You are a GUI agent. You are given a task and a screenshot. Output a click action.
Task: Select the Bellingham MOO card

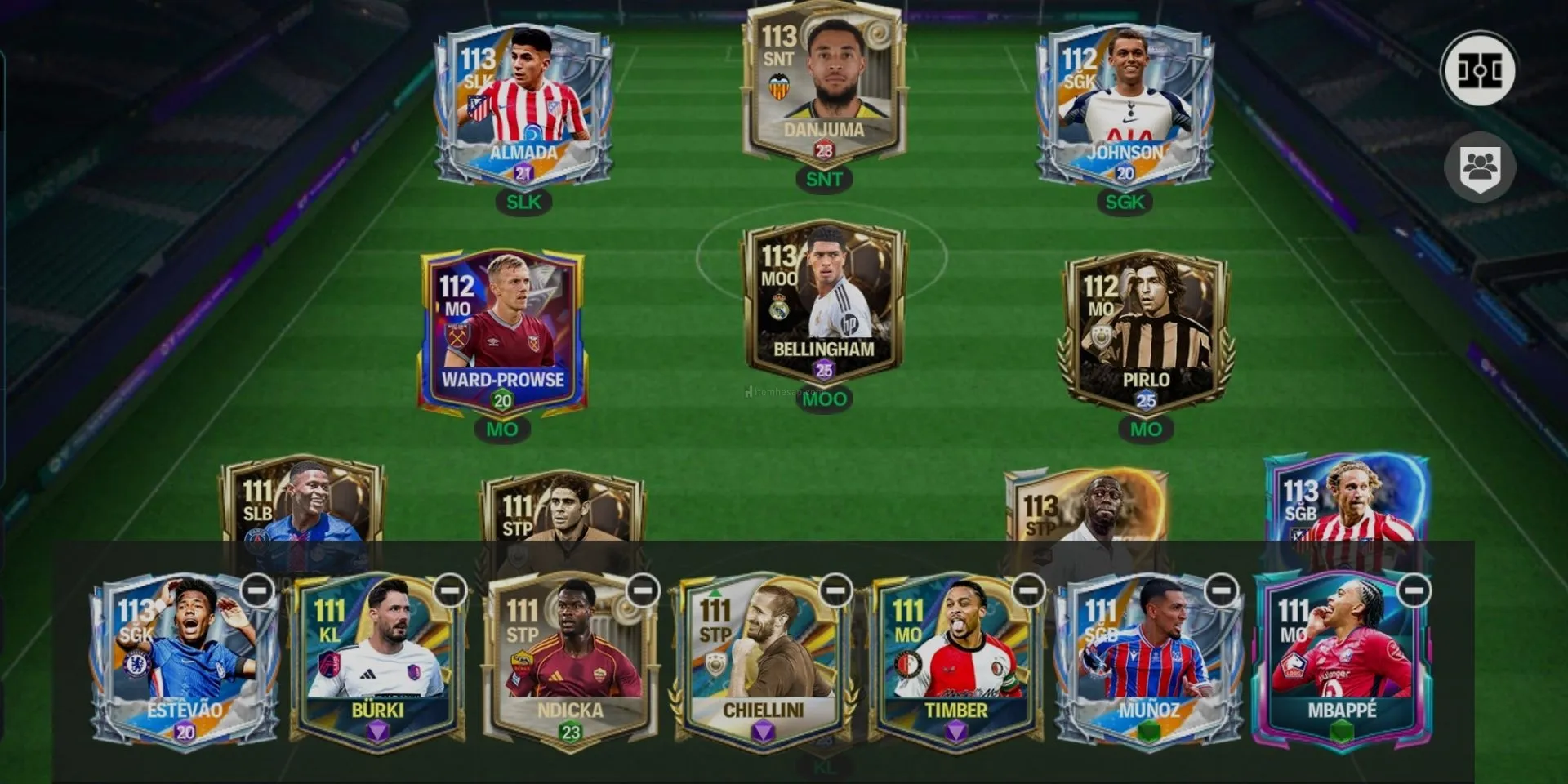[x=823, y=302]
